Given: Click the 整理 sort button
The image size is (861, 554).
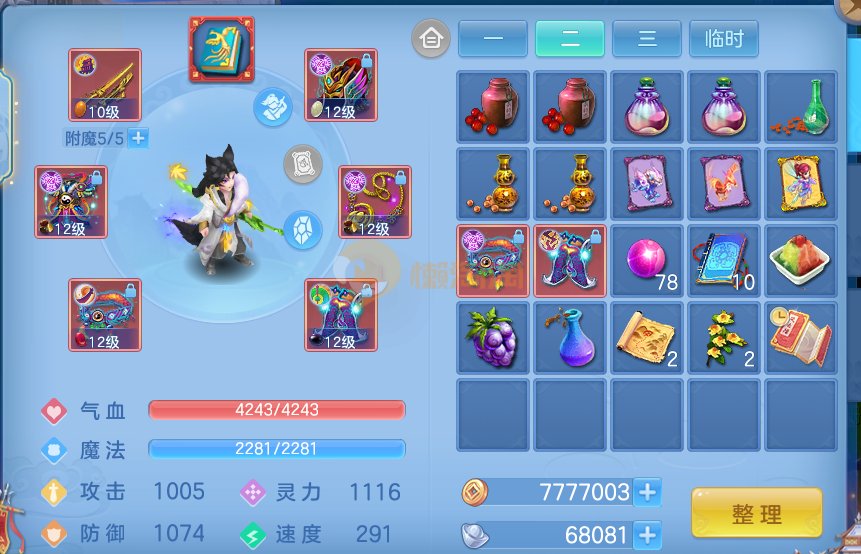Looking at the screenshot, I should 756,514.
